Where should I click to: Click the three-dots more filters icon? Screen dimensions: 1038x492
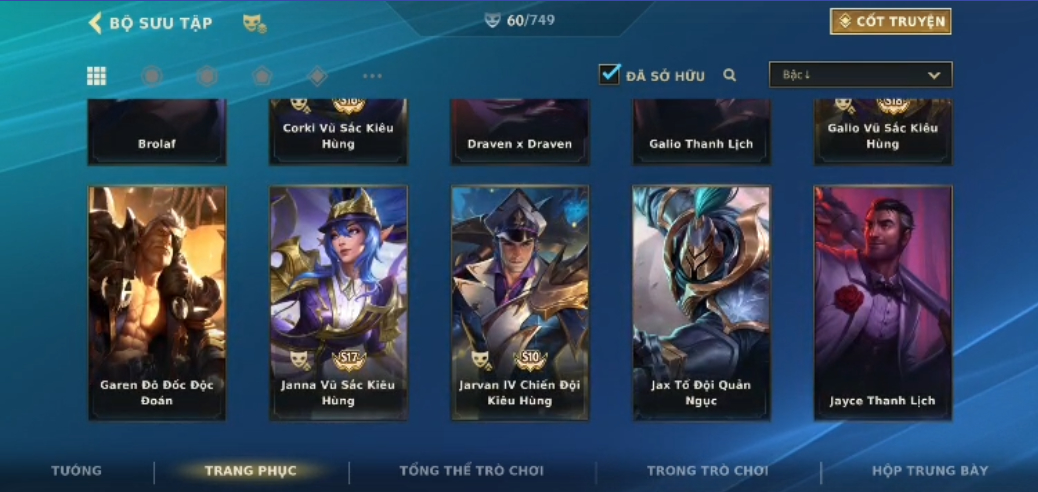(x=372, y=76)
